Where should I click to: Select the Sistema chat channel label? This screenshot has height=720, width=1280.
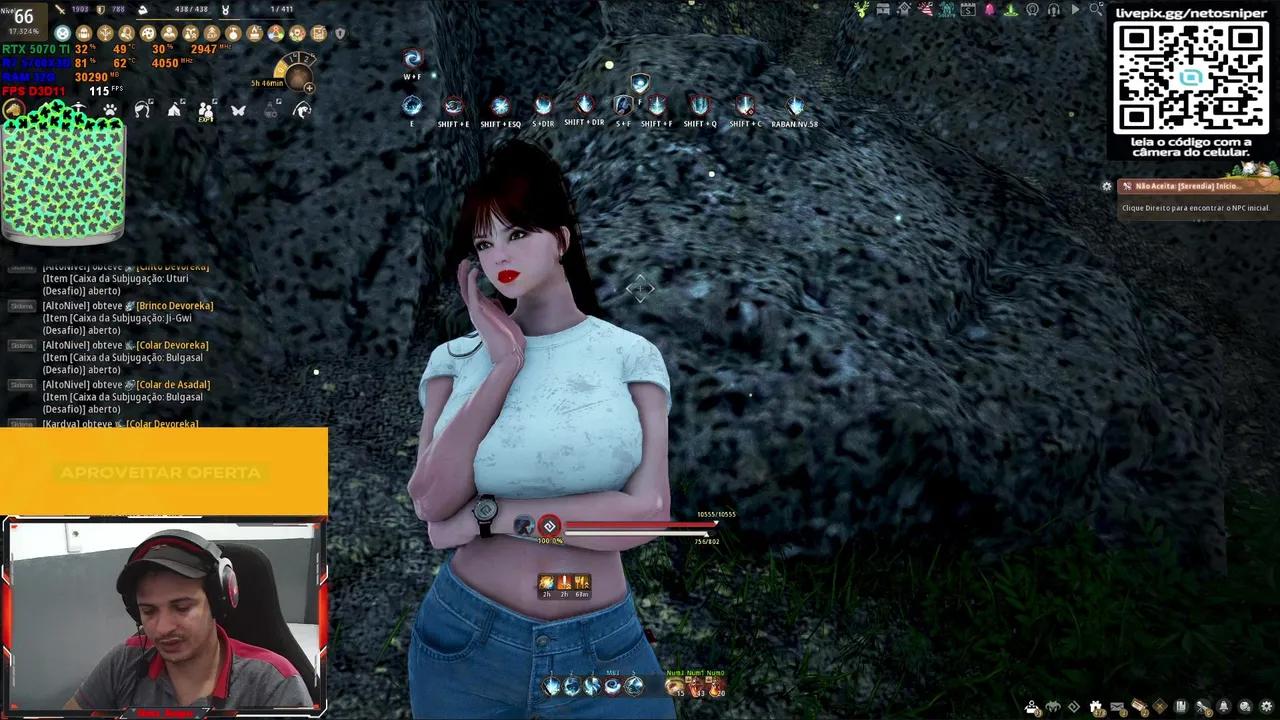click(20, 306)
